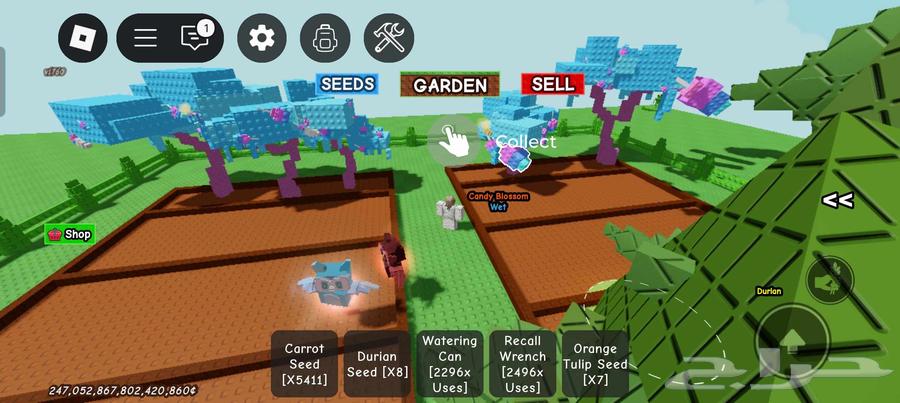The image size is (900, 403).
Task: Collect the Candy Blossom prompt
Action: 454,141
